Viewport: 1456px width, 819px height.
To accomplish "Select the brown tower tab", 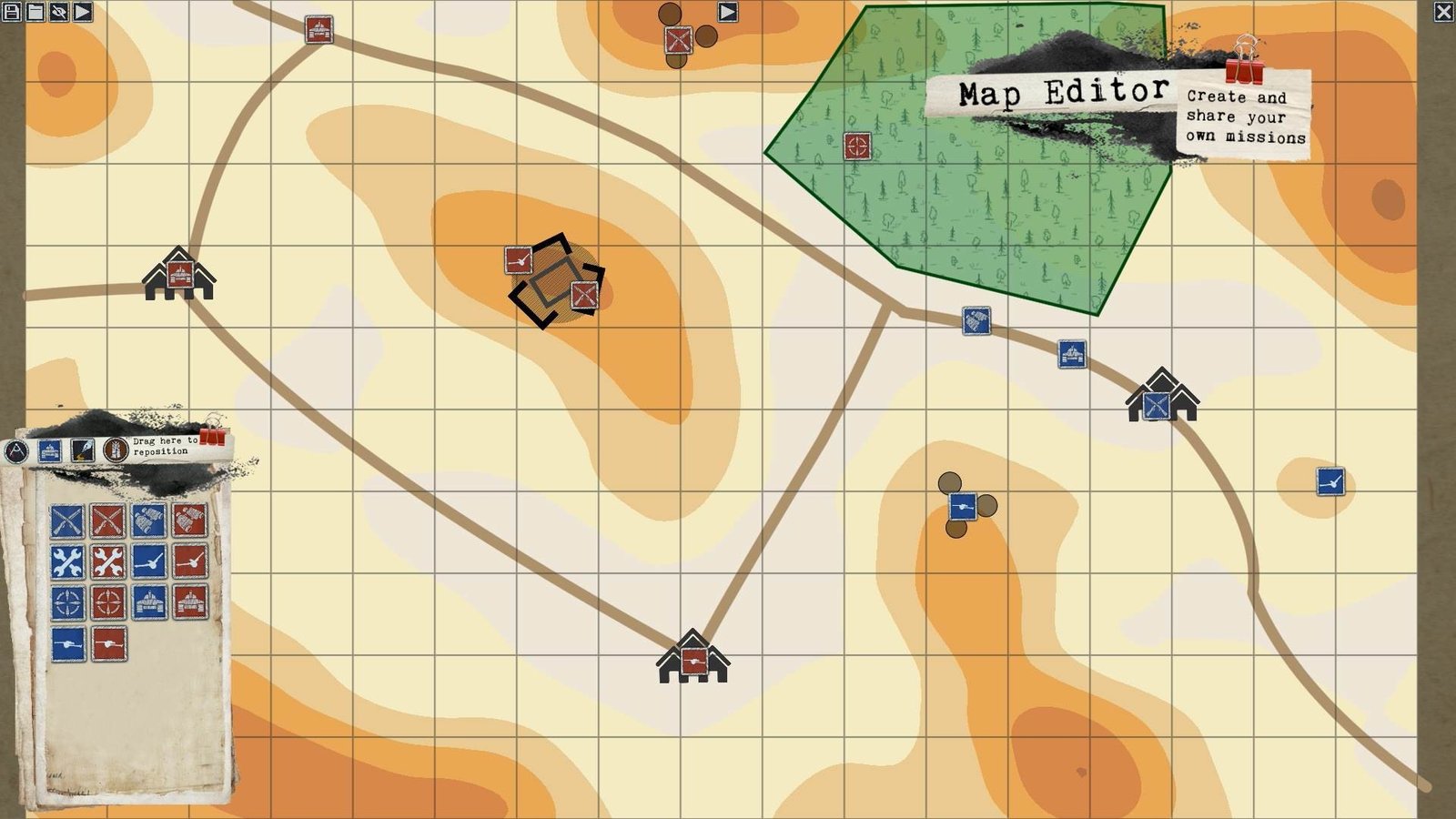I will coord(116,450).
